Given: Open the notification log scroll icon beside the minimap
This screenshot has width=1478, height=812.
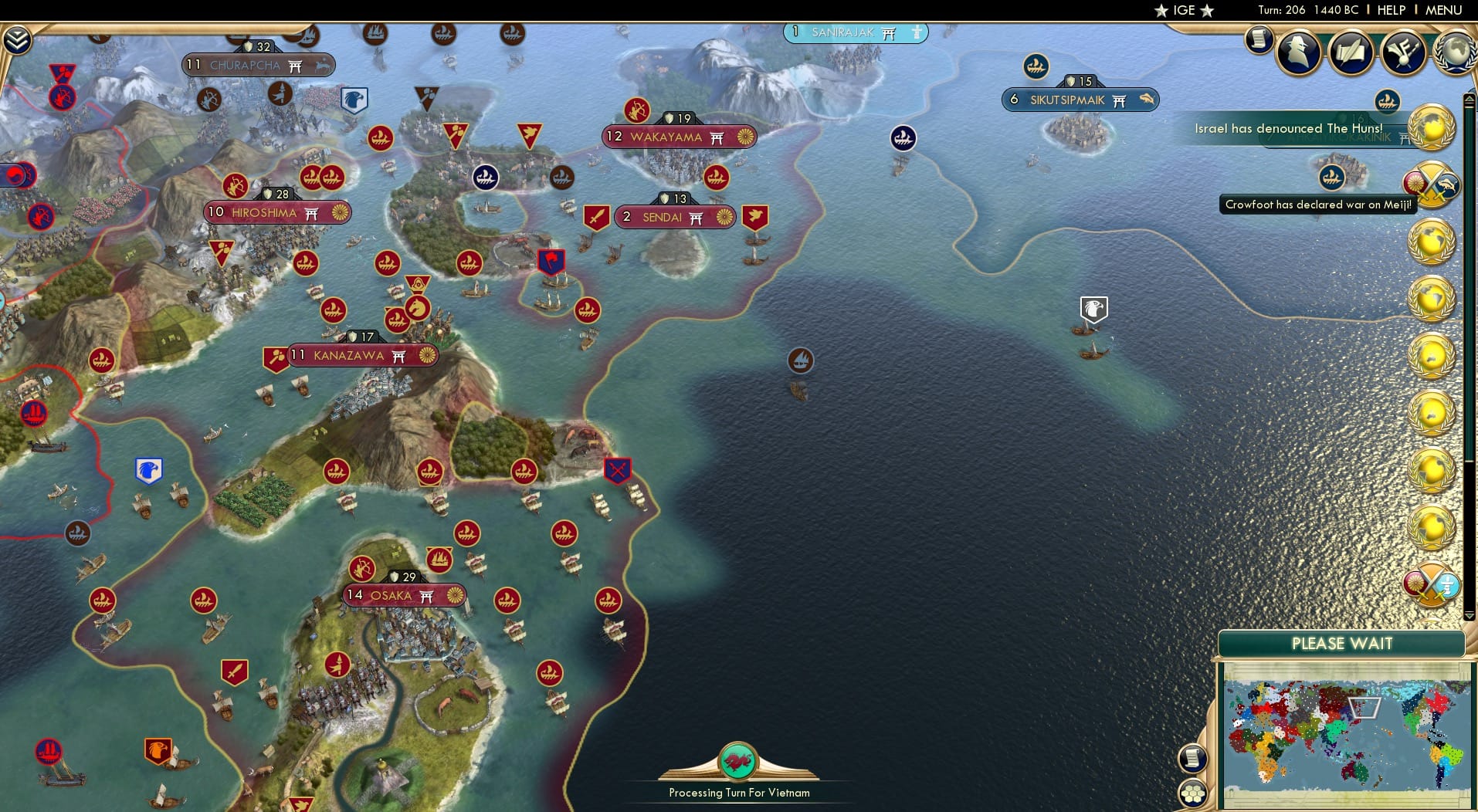Looking at the screenshot, I should [1192, 759].
